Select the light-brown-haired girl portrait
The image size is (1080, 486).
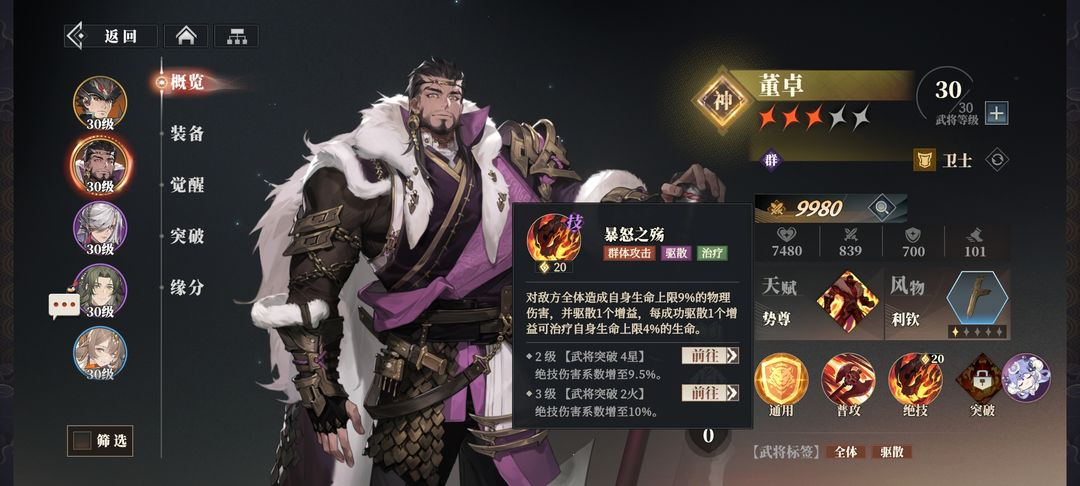click(x=100, y=352)
